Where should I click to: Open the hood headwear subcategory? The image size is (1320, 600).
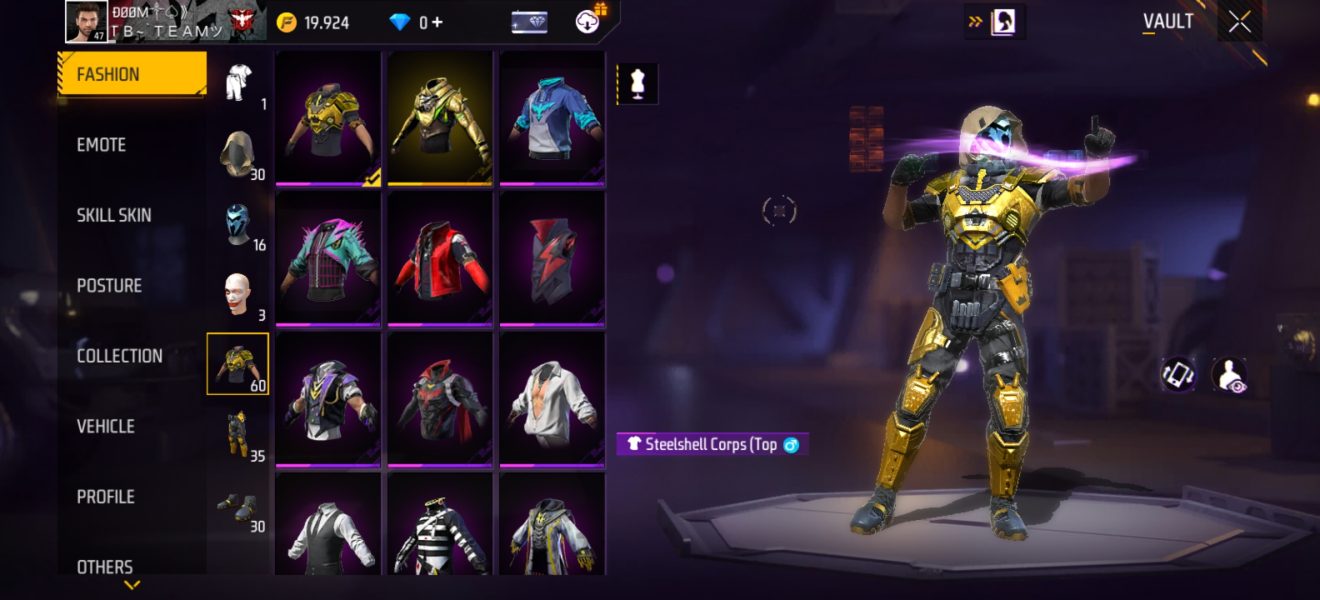(238, 153)
